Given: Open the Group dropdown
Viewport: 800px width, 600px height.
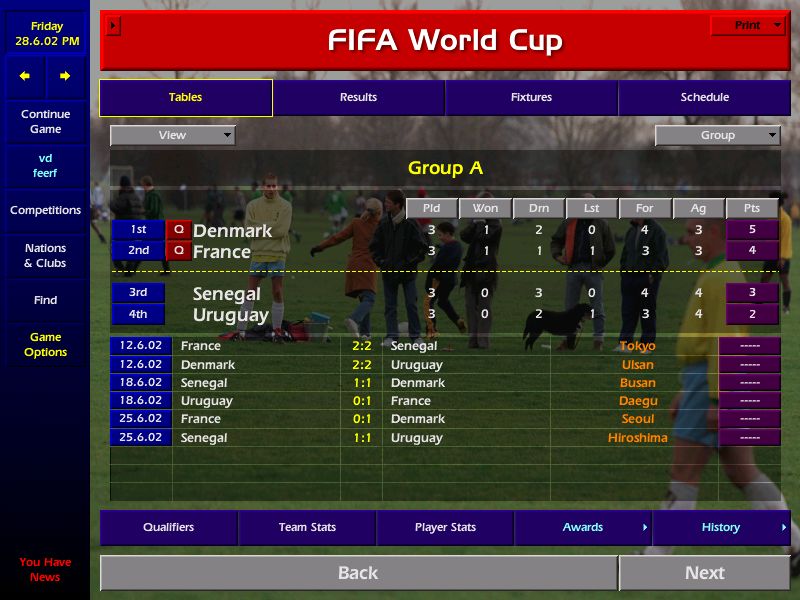Looking at the screenshot, I should point(717,135).
